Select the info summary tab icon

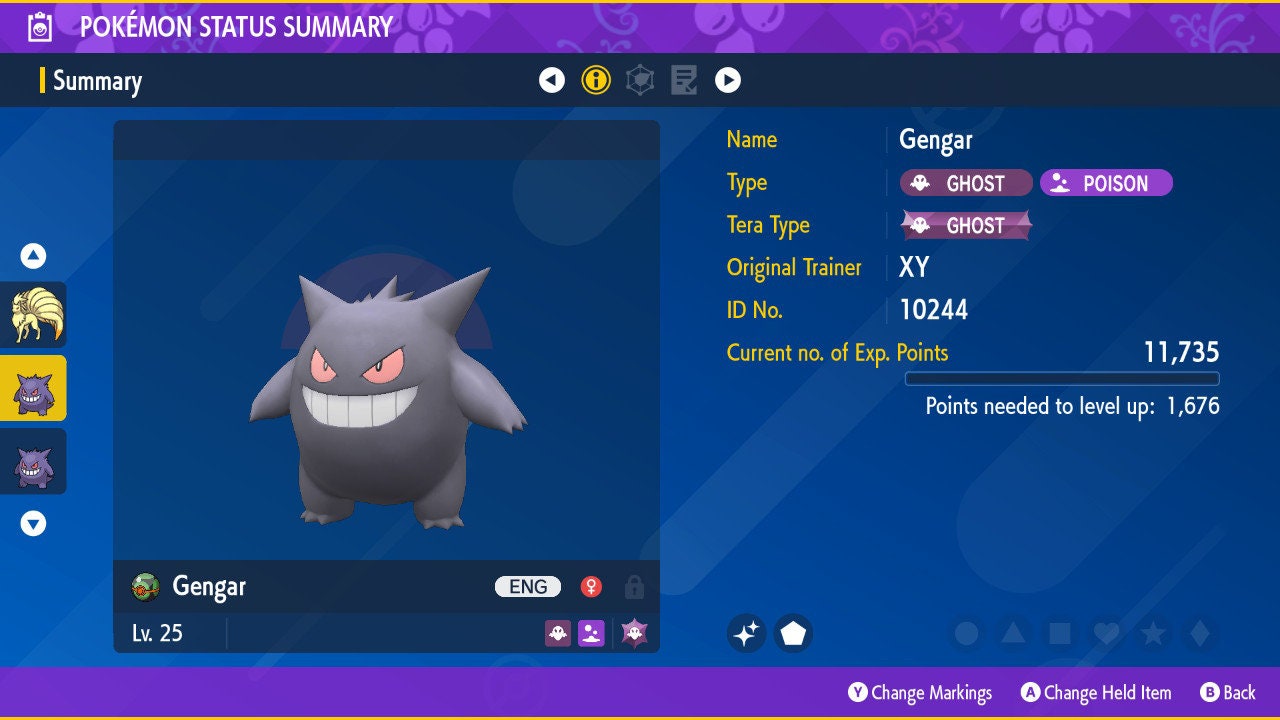(x=596, y=80)
